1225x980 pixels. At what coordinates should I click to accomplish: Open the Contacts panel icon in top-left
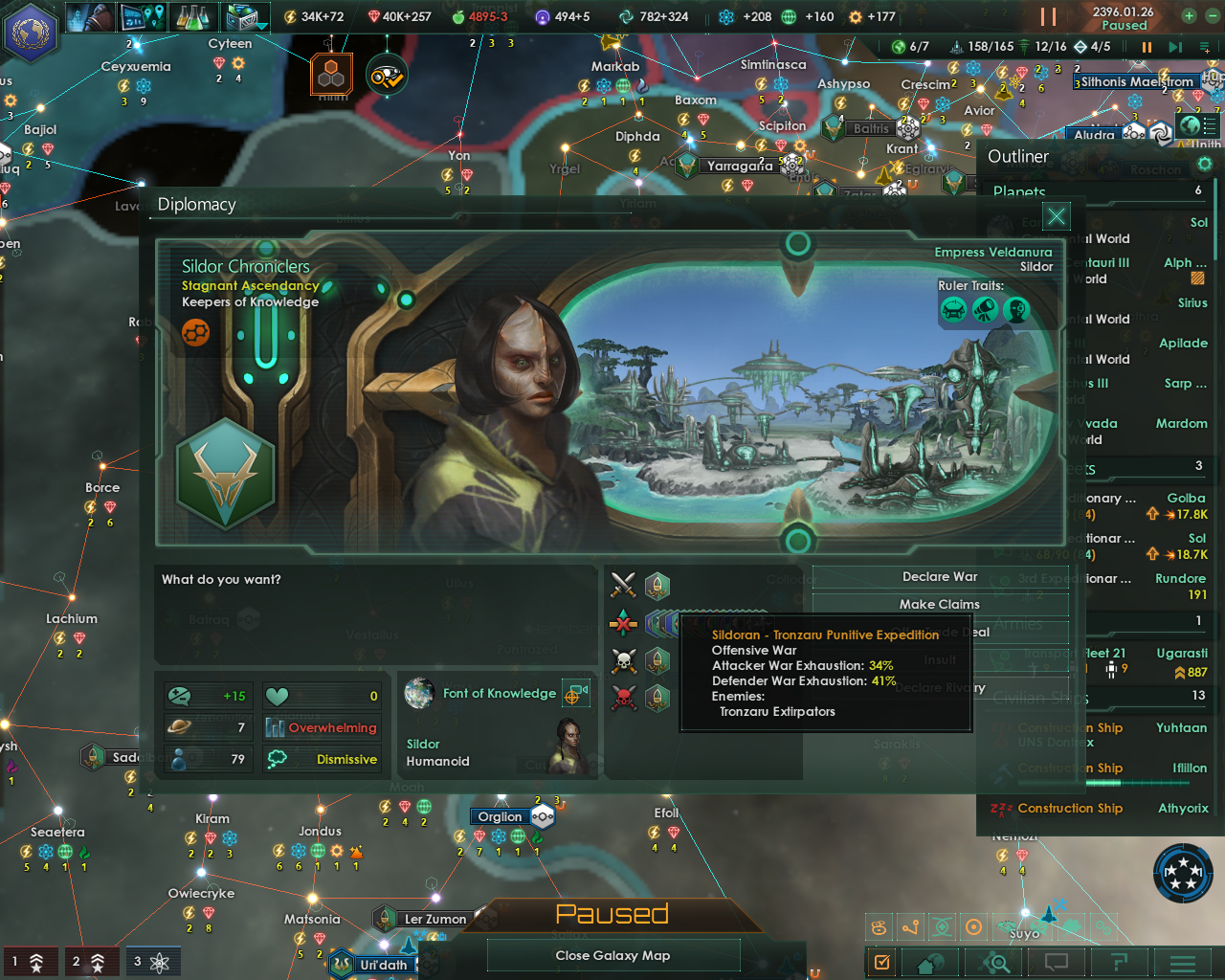coord(91,16)
